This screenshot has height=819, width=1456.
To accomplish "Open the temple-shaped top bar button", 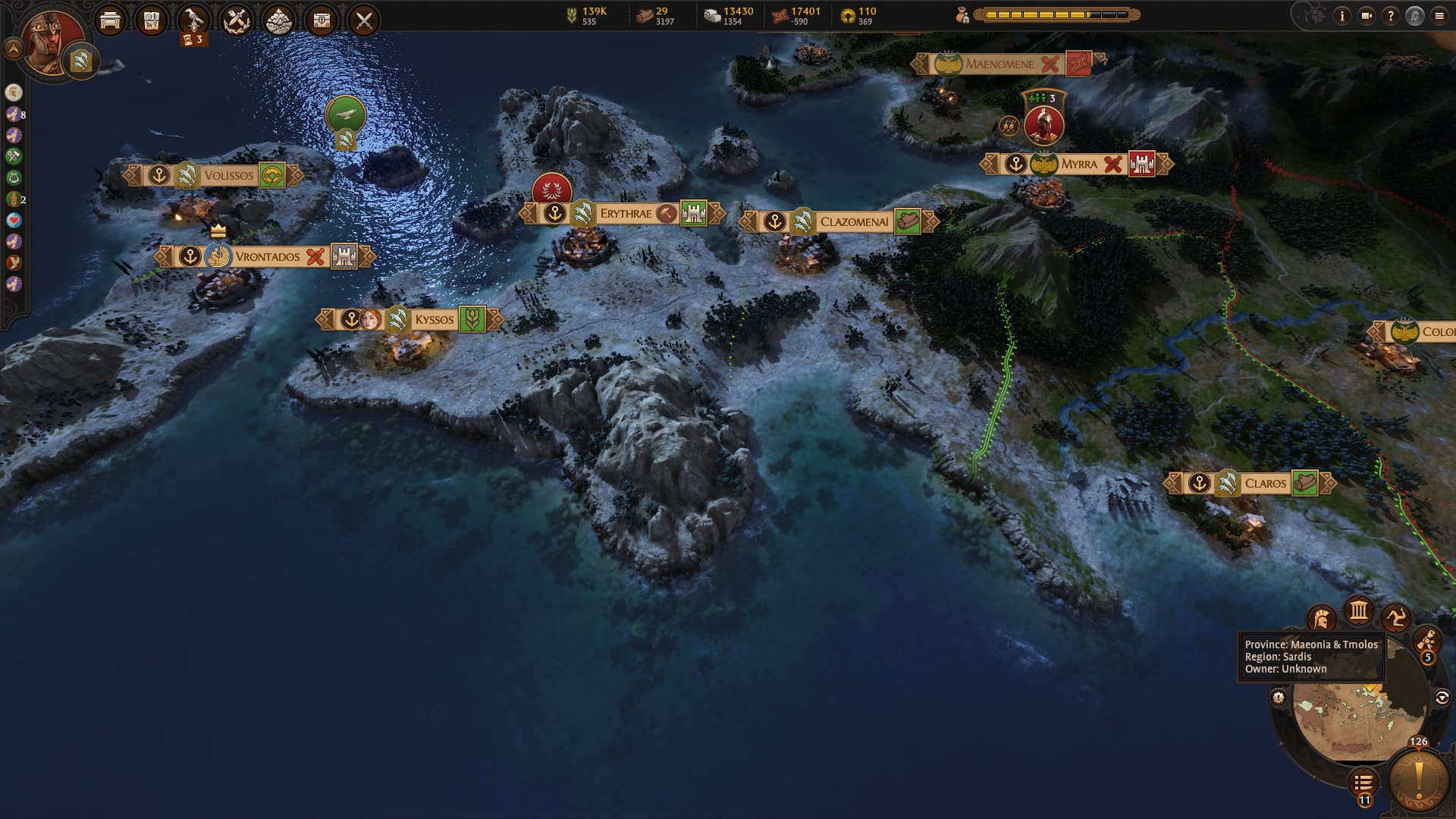I will (x=110, y=20).
